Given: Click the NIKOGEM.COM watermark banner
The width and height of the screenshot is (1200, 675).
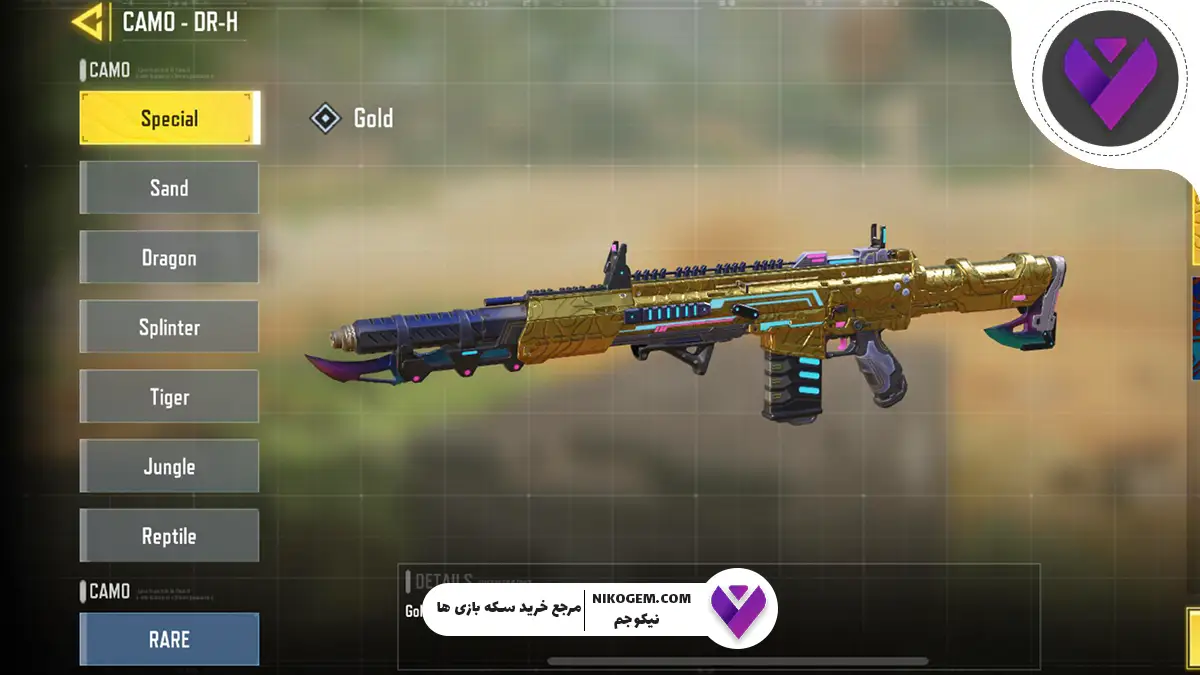Looking at the screenshot, I should [600, 608].
